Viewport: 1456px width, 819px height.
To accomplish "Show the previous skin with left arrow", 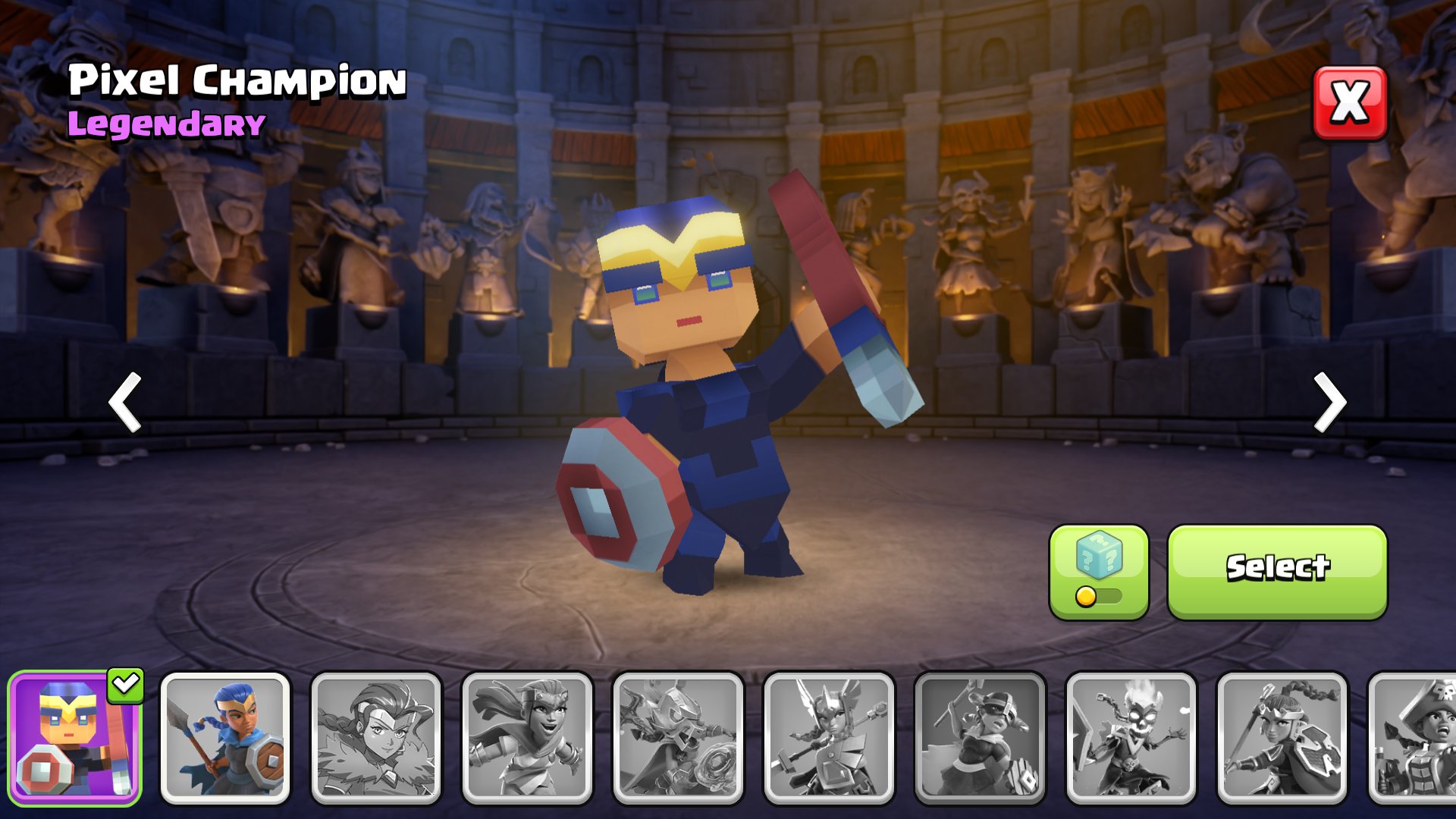I will [126, 402].
